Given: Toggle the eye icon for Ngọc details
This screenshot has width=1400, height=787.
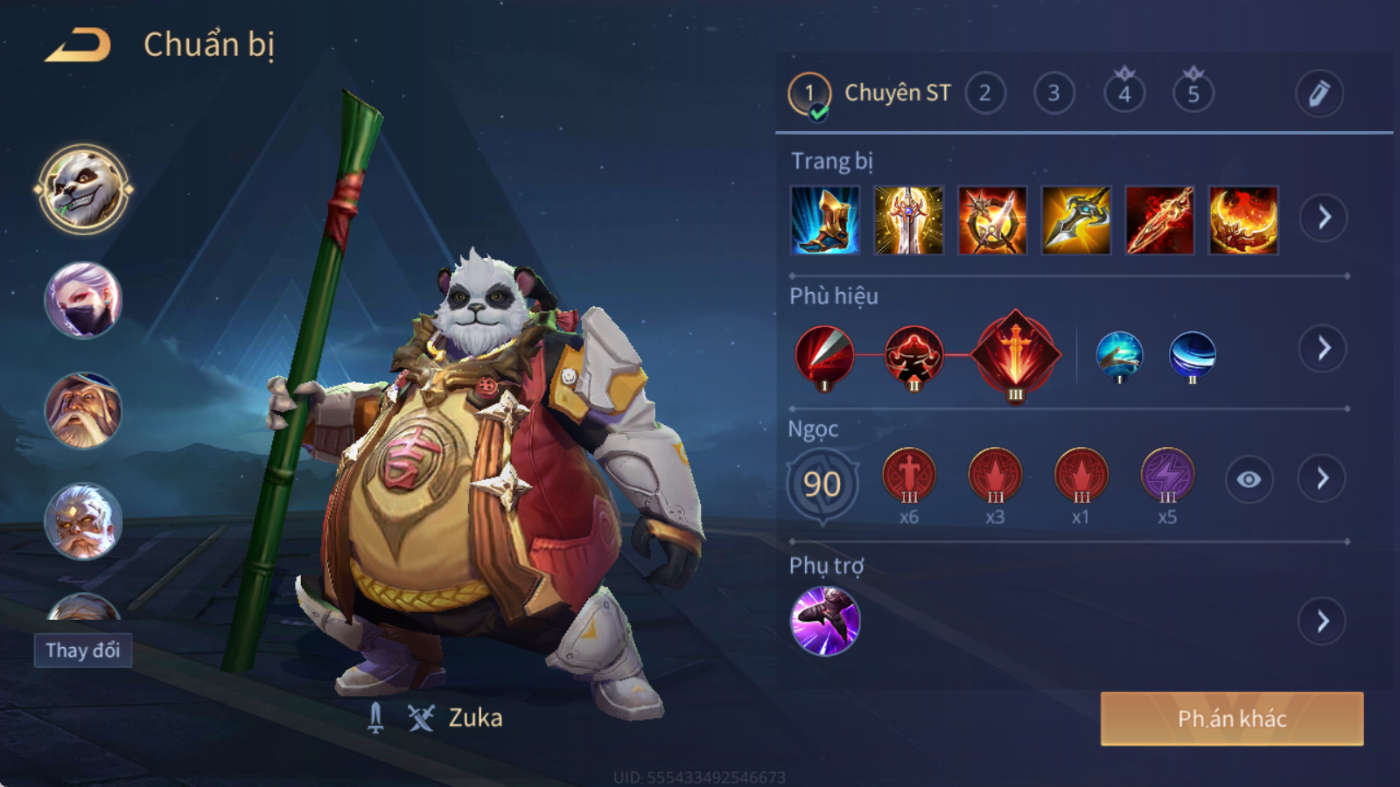Looking at the screenshot, I should point(1249,480).
